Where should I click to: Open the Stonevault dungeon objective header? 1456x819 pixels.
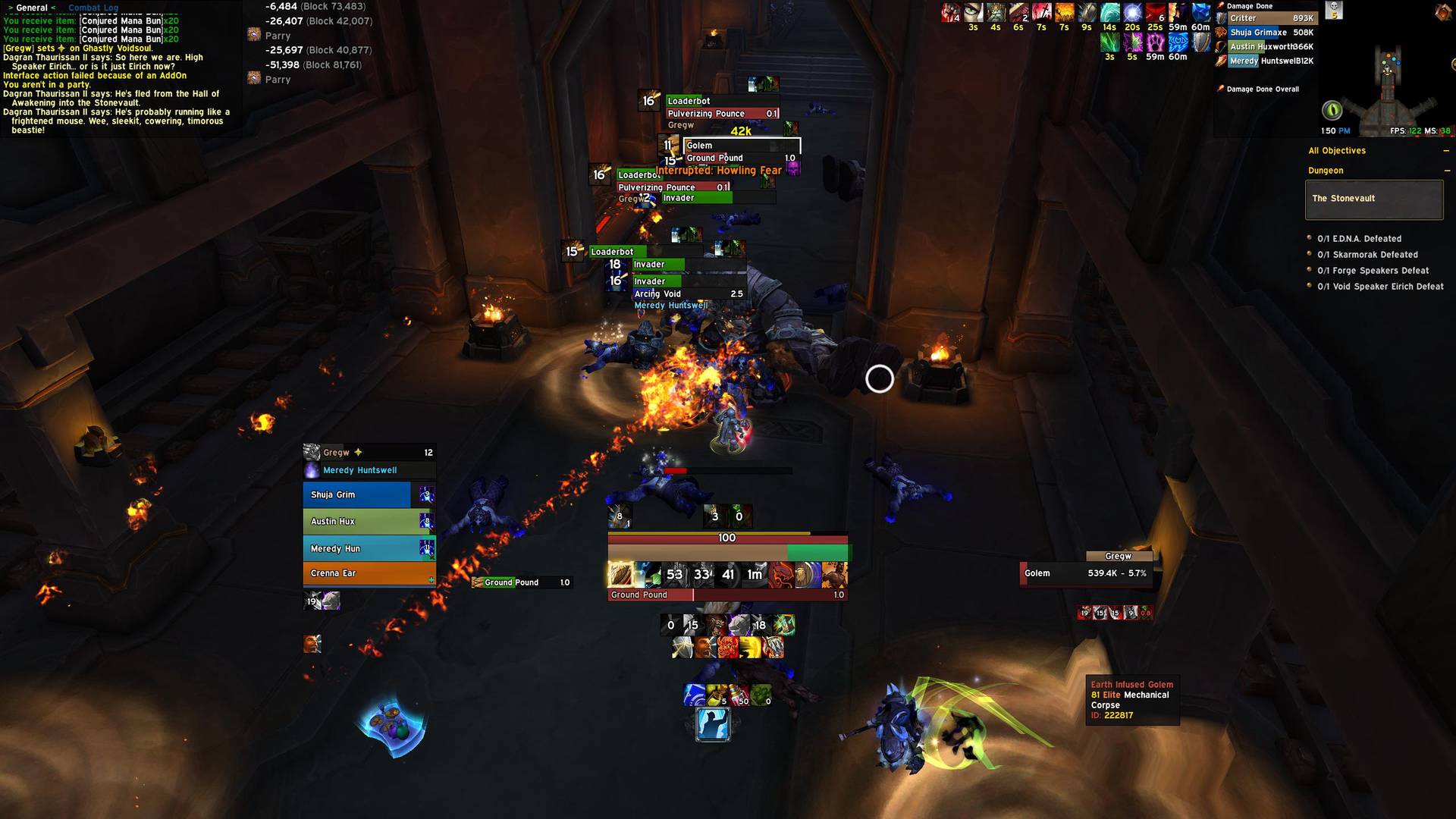(x=1373, y=199)
